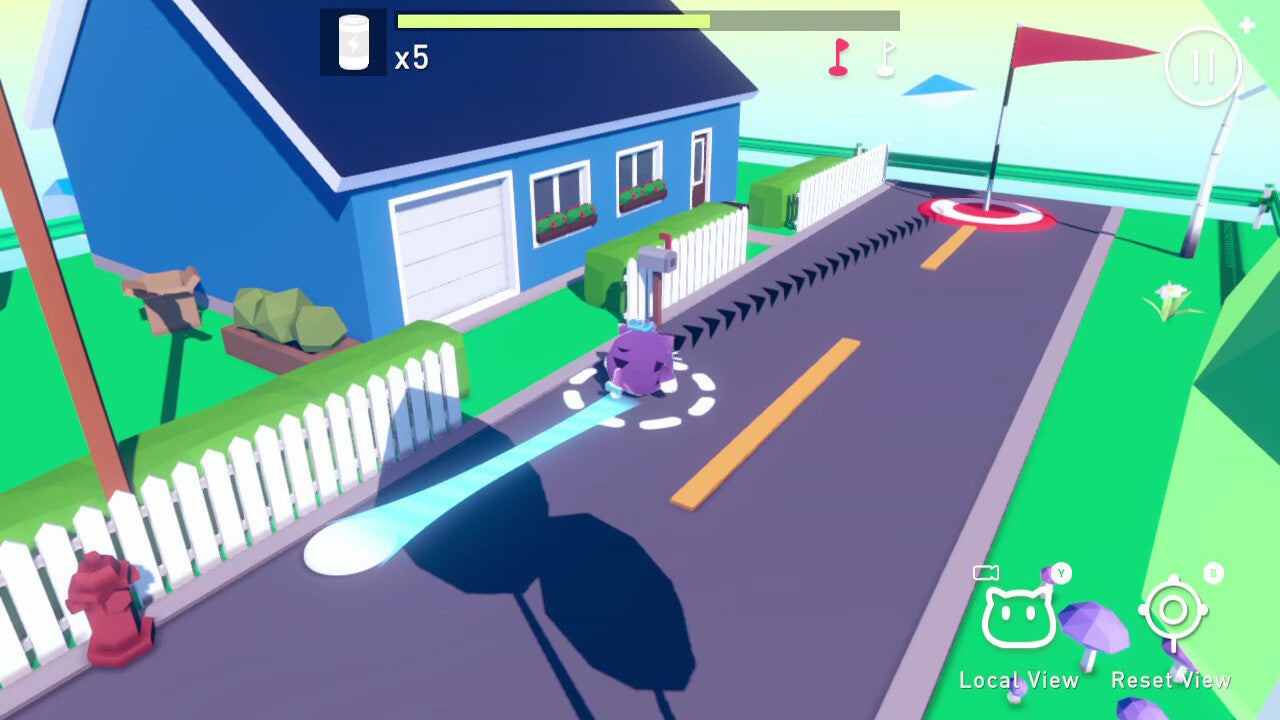Switch to Local View
Image resolution: width=1280 pixels, height=720 pixels.
tap(1018, 617)
